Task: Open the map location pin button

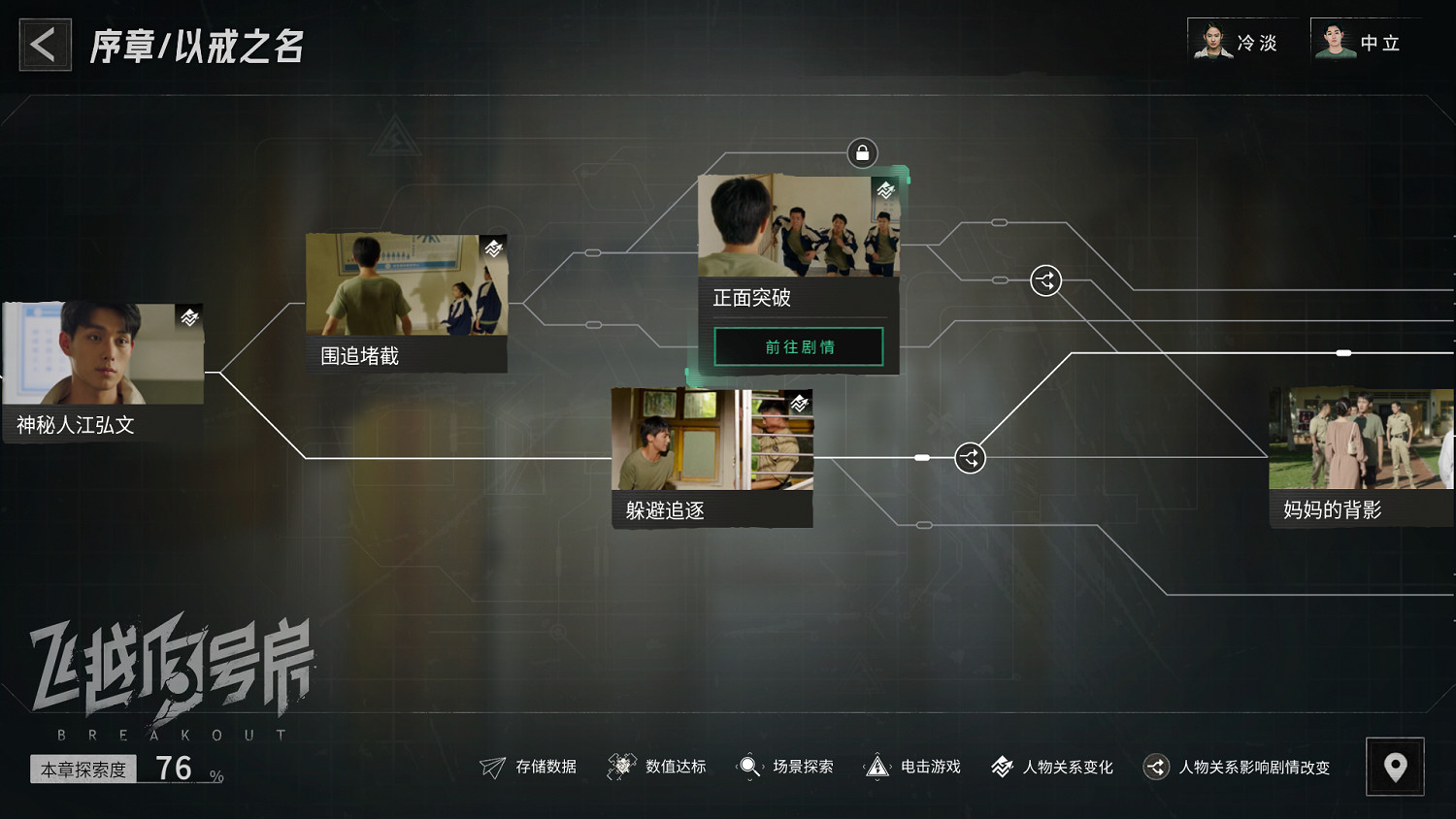Action: click(x=1395, y=767)
